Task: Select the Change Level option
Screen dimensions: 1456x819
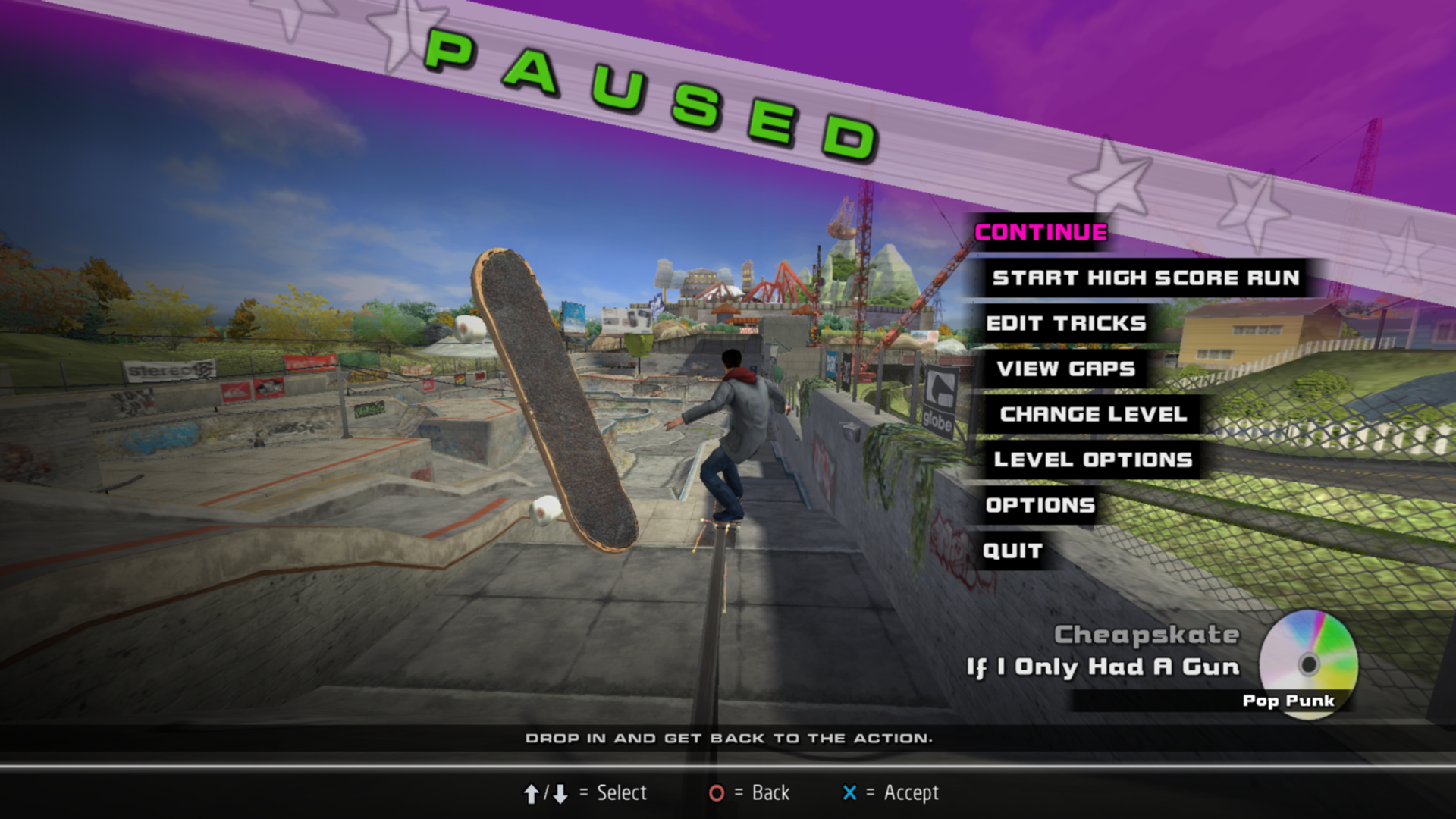Action: point(1093,414)
